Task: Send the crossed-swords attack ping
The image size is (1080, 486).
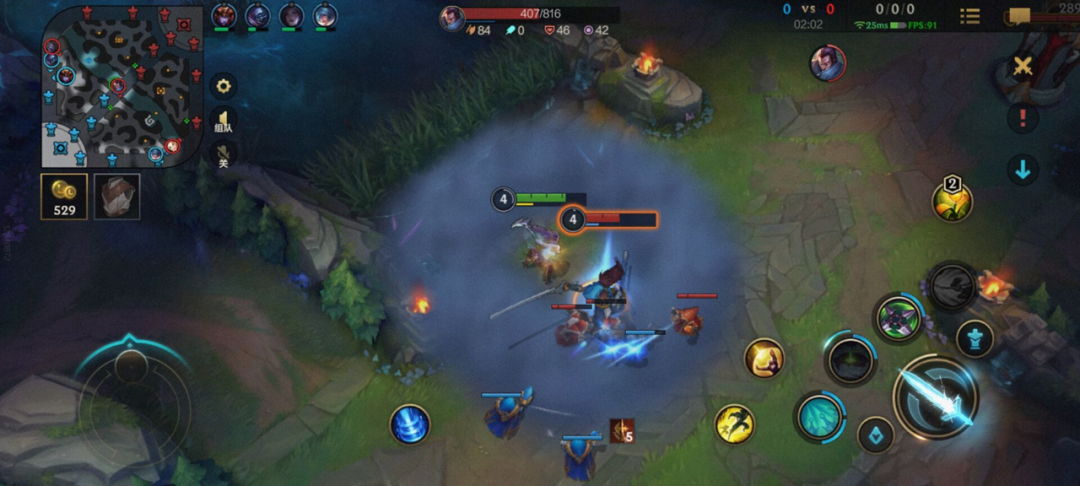Action: (x=1022, y=66)
